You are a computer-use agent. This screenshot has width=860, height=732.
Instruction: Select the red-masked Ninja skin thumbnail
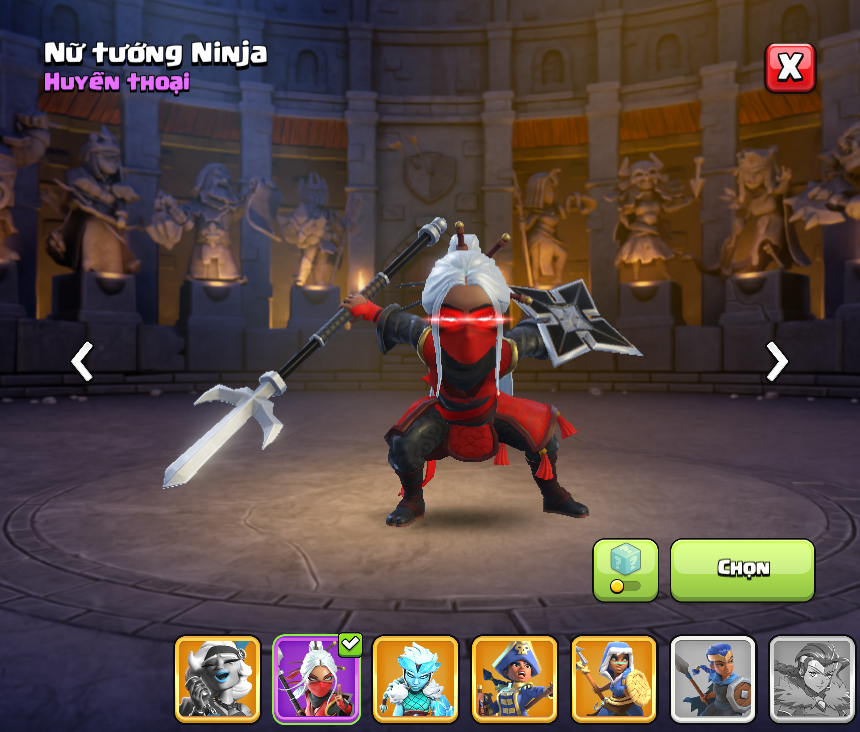[316, 679]
